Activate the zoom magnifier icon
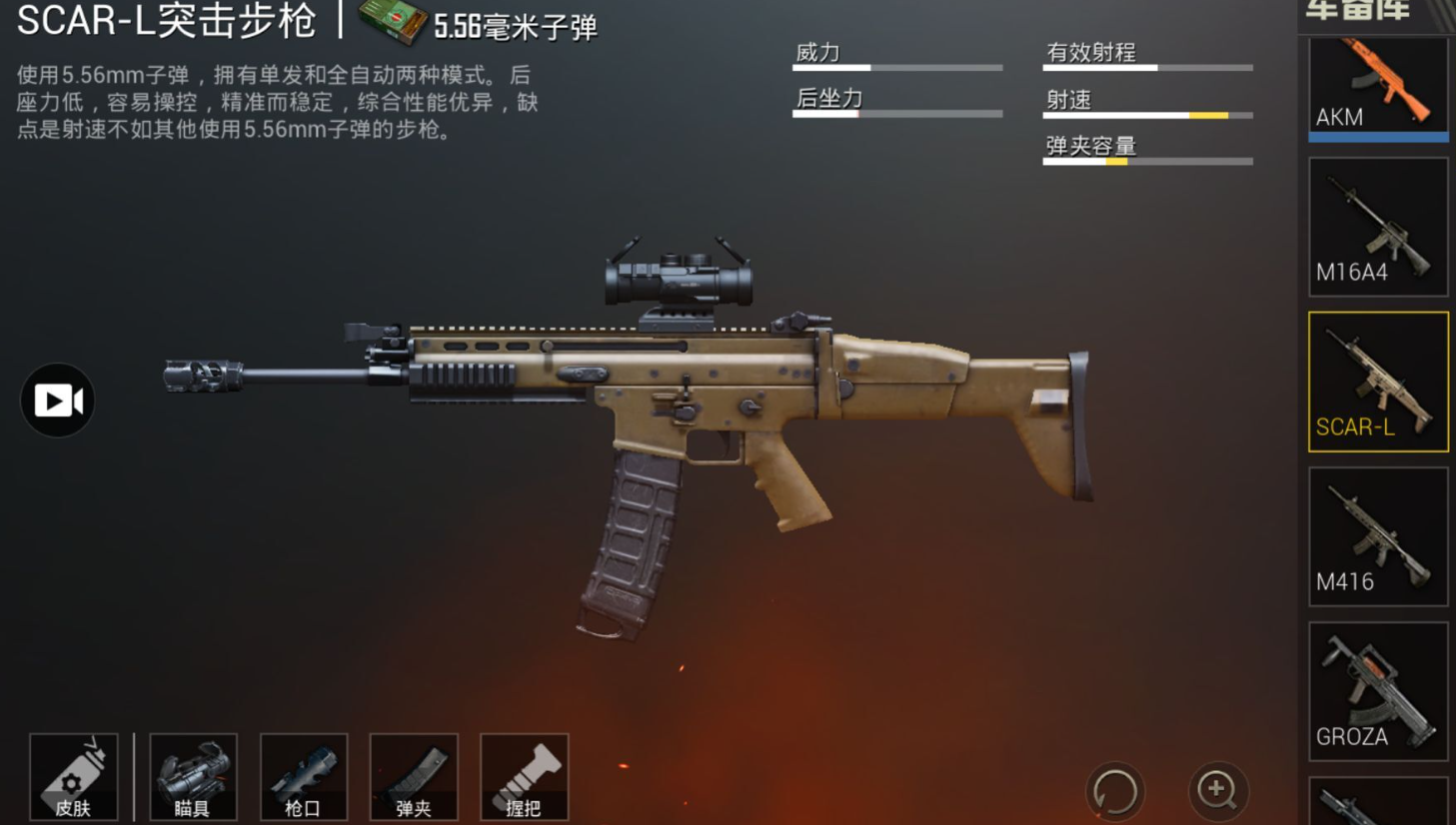The height and width of the screenshot is (825, 1456). pyautogui.click(x=1216, y=790)
